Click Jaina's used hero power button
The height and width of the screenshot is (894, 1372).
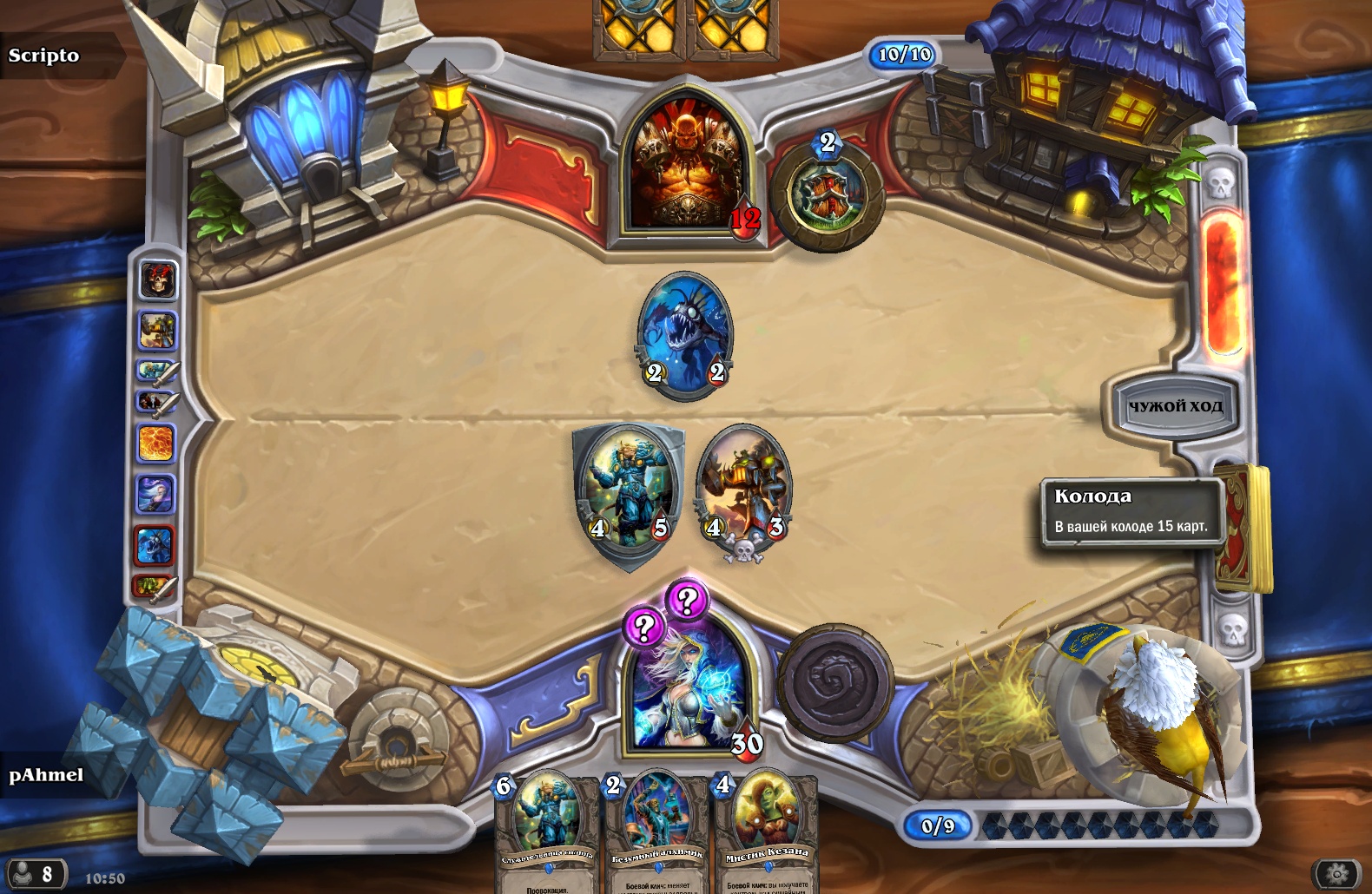[x=834, y=682]
